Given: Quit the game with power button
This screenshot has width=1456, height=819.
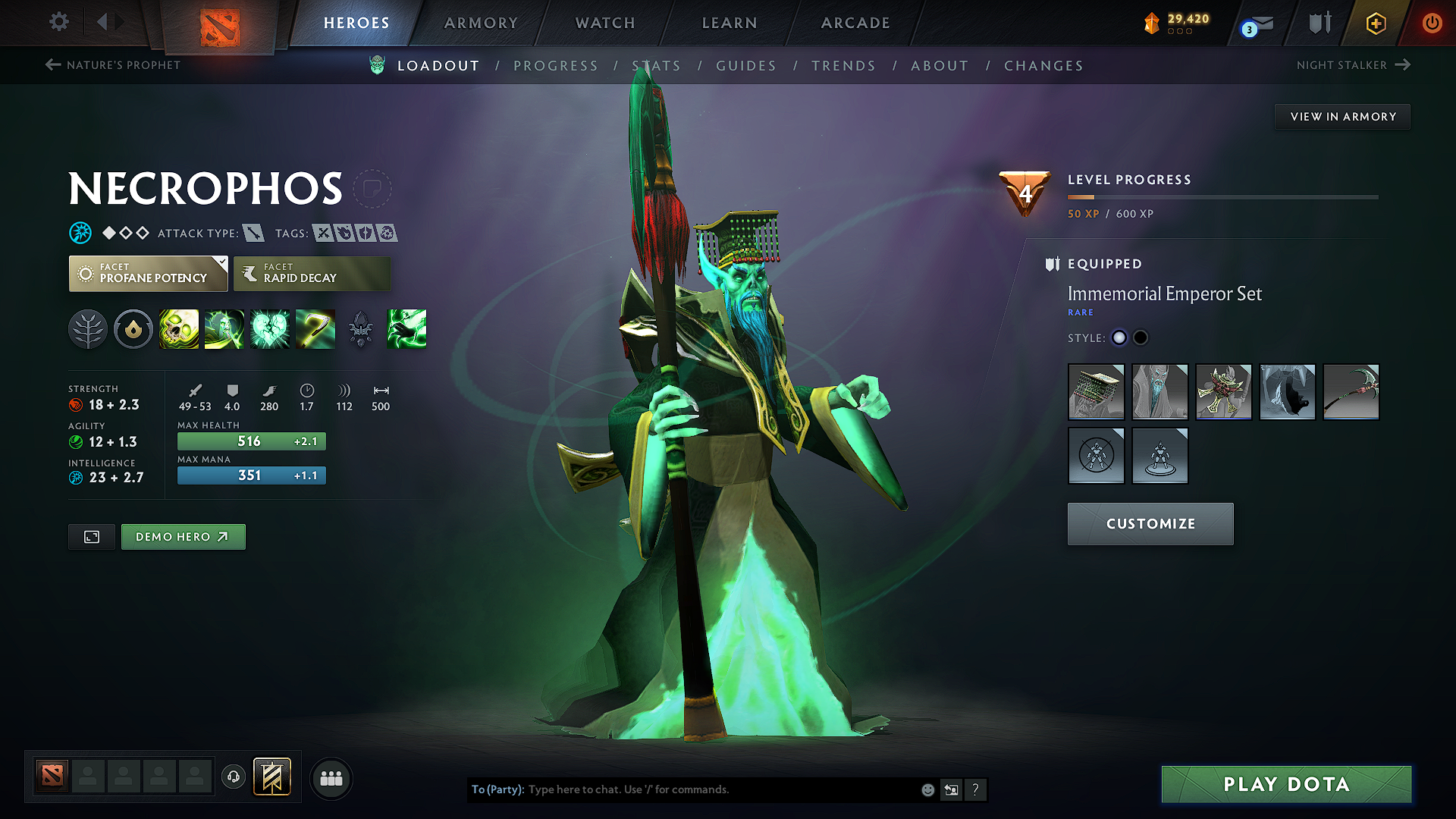Looking at the screenshot, I should tap(1432, 23).
